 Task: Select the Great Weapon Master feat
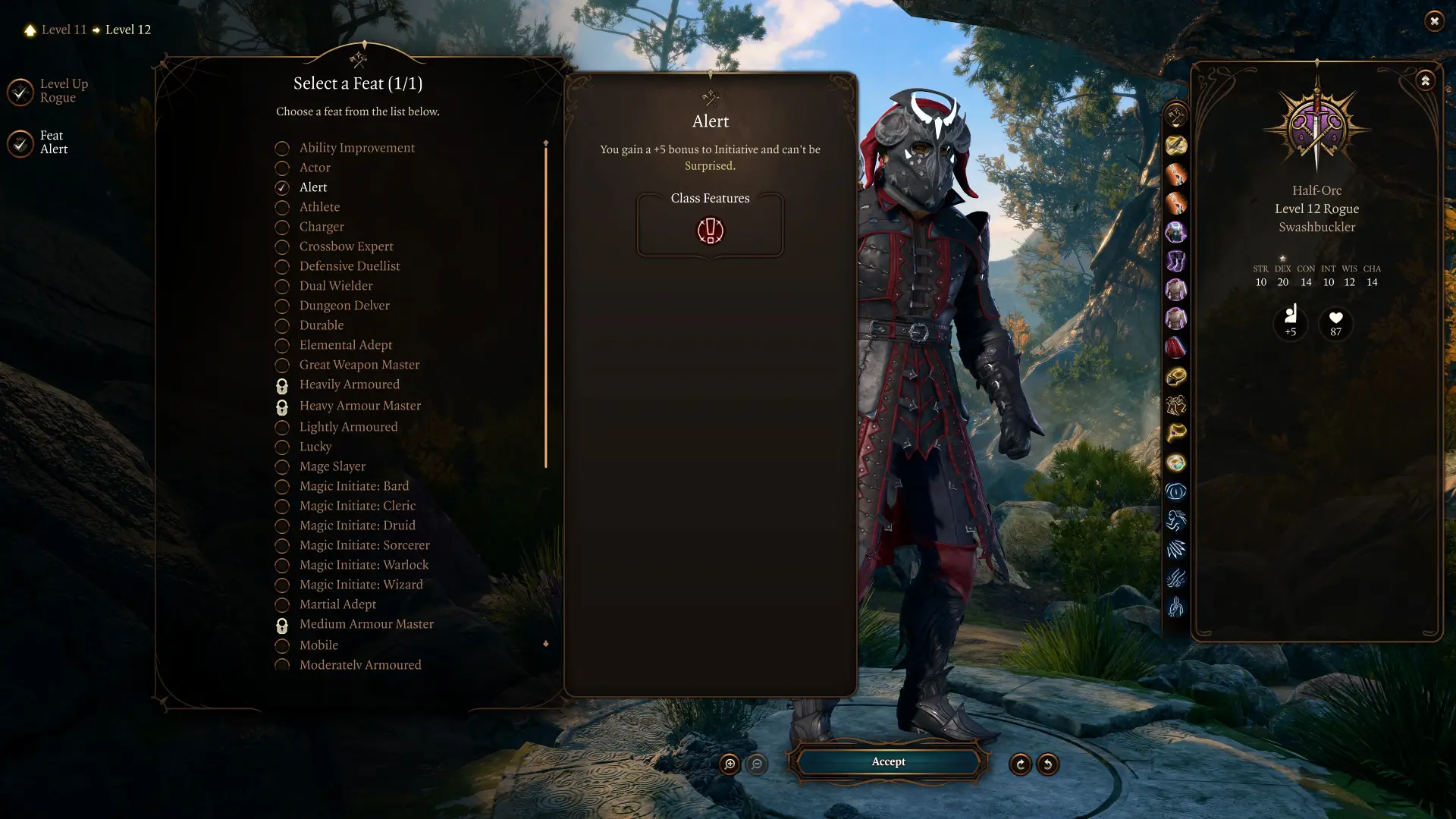point(359,365)
